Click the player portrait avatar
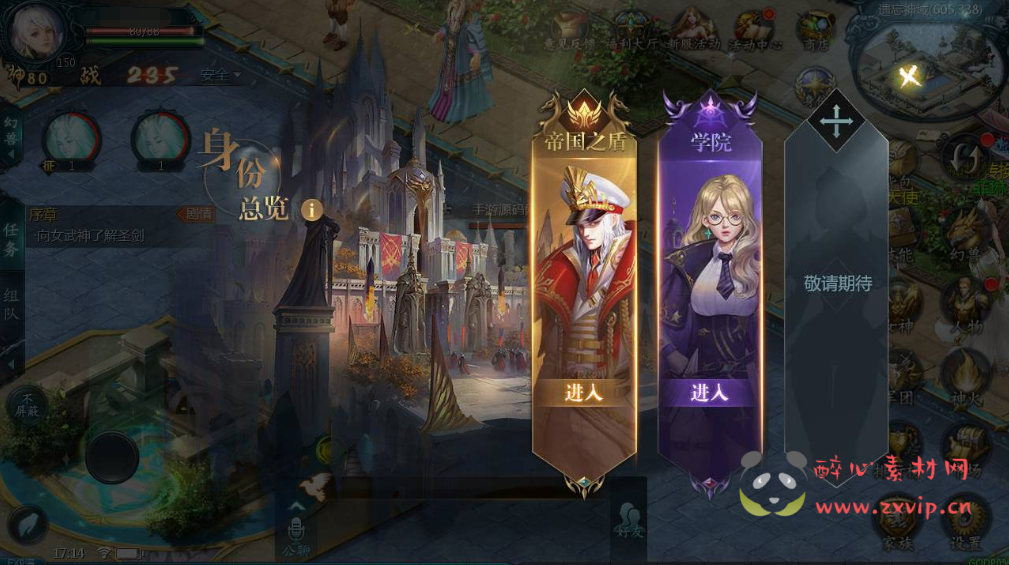1009x565 pixels. pyautogui.click(x=37, y=31)
